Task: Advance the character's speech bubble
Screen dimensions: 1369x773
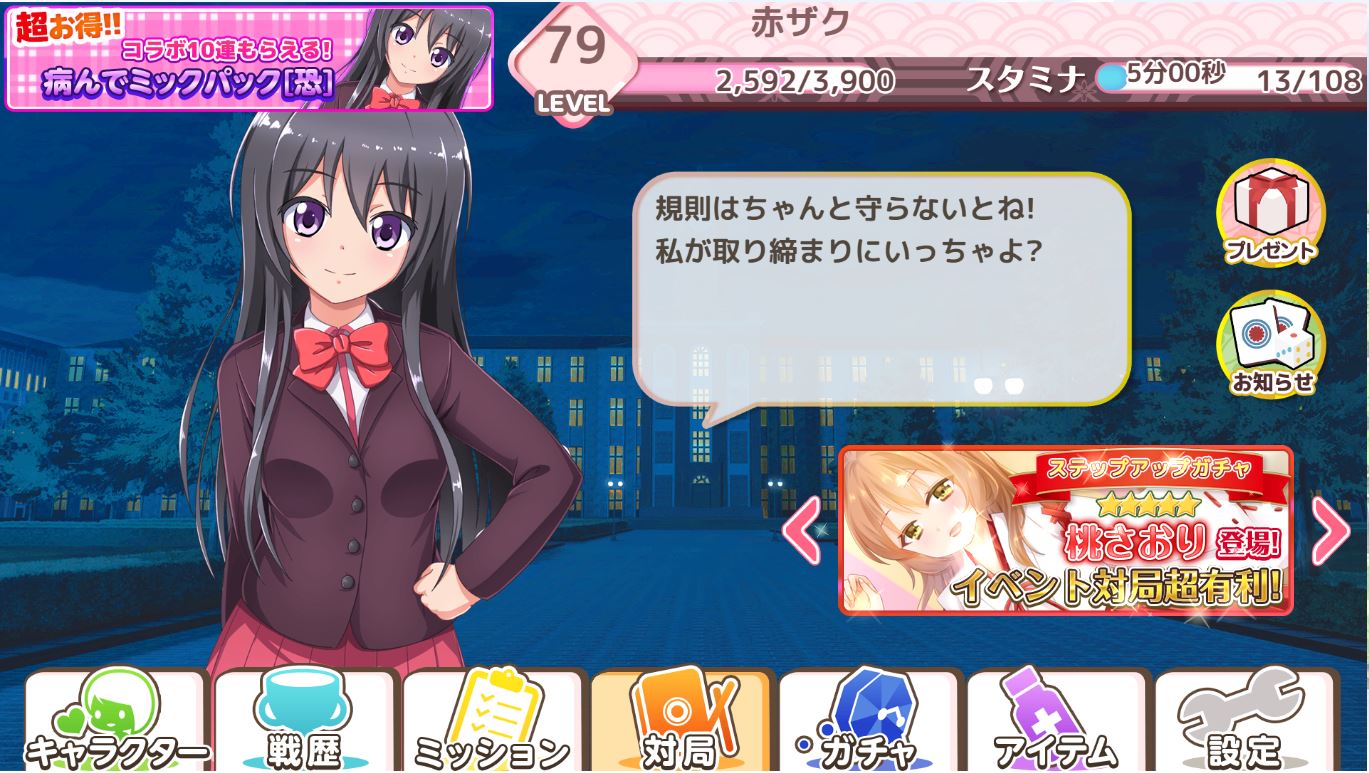Action: (881, 290)
